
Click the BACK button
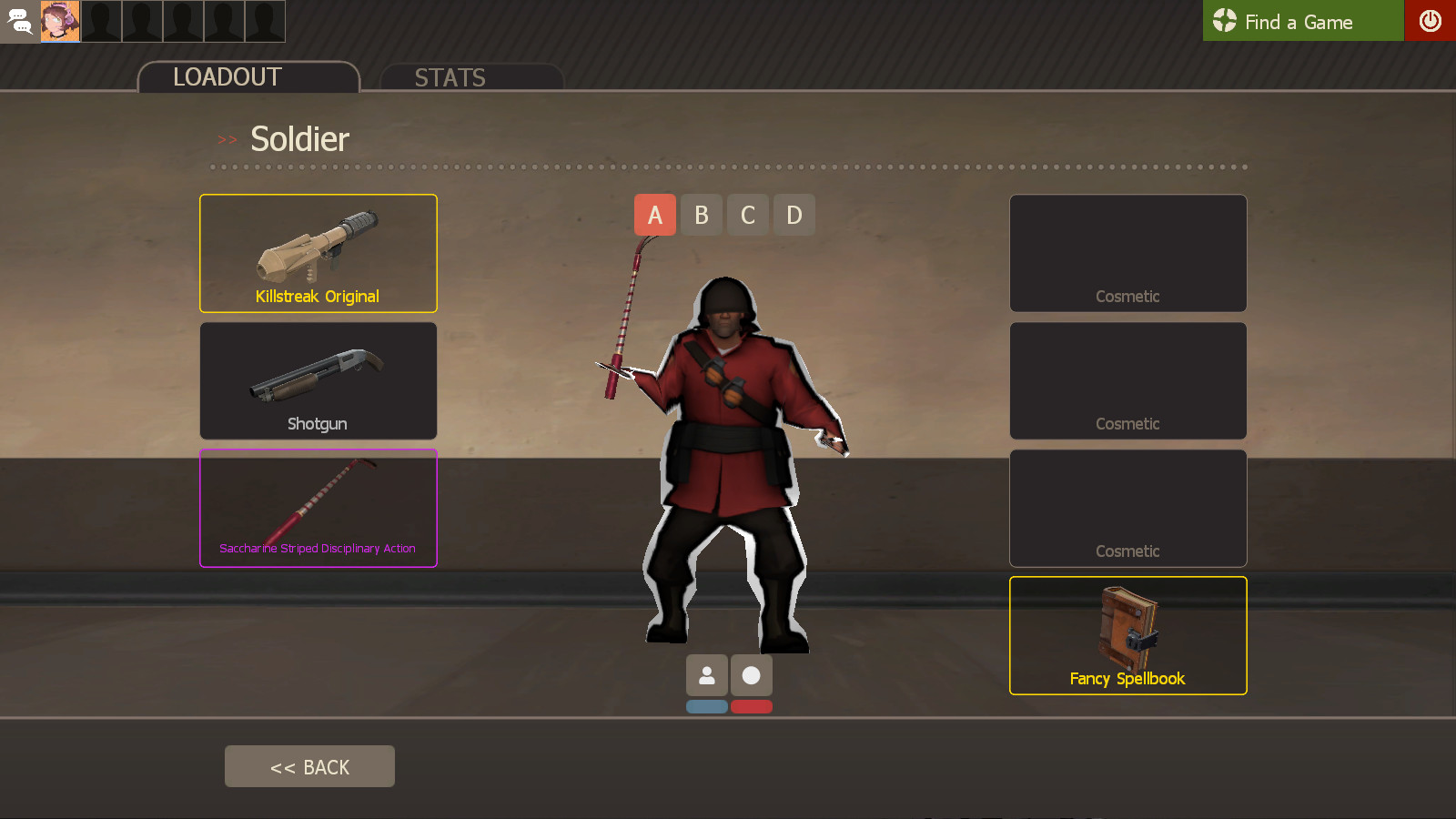click(309, 766)
